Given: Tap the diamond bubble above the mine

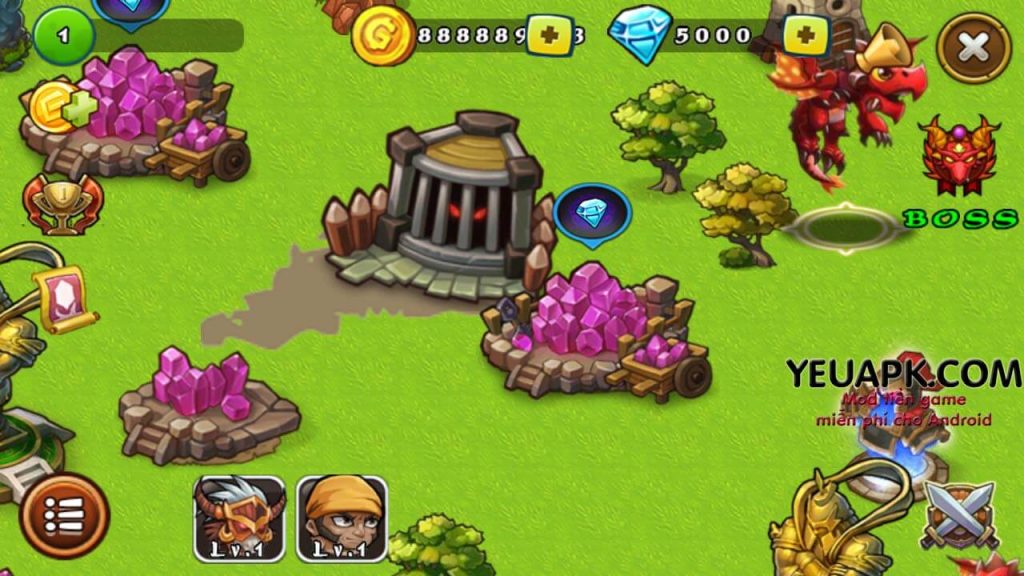Looking at the screenshot, I should (591, 213).
